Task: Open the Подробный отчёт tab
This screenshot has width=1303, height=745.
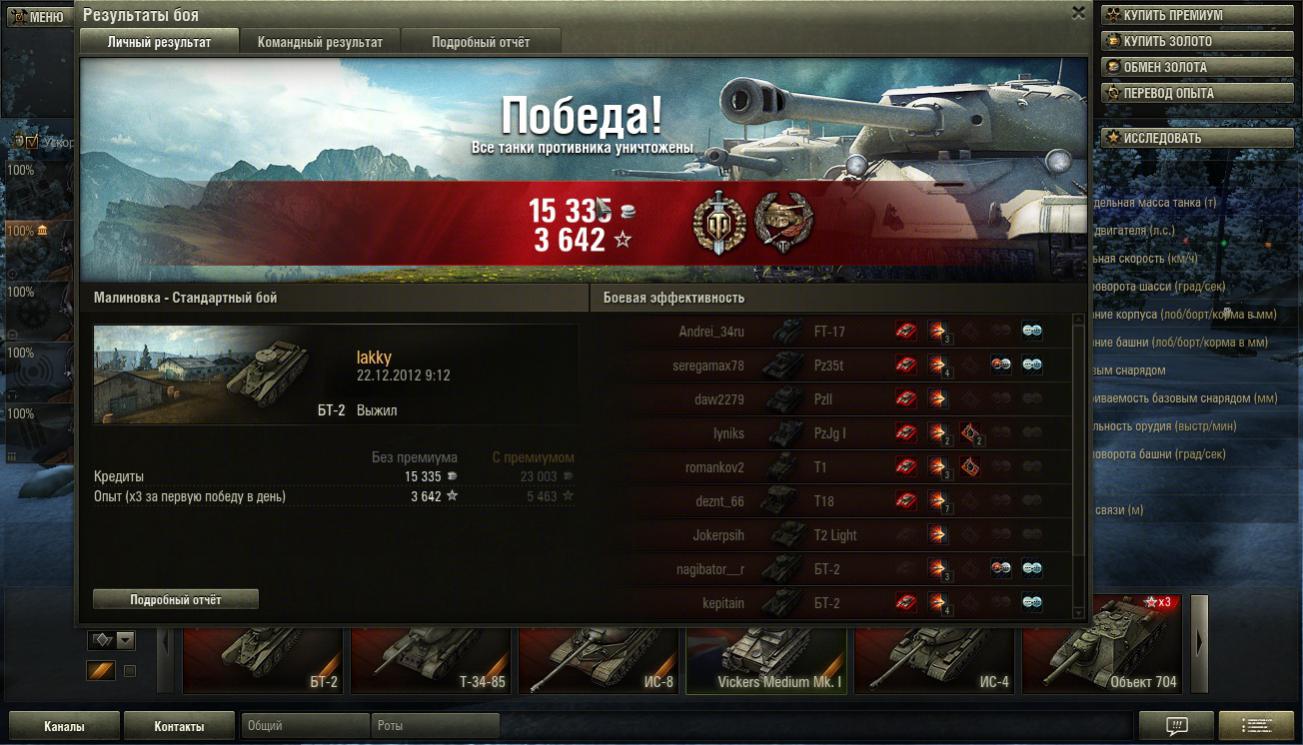Action: tap(481, 42)
